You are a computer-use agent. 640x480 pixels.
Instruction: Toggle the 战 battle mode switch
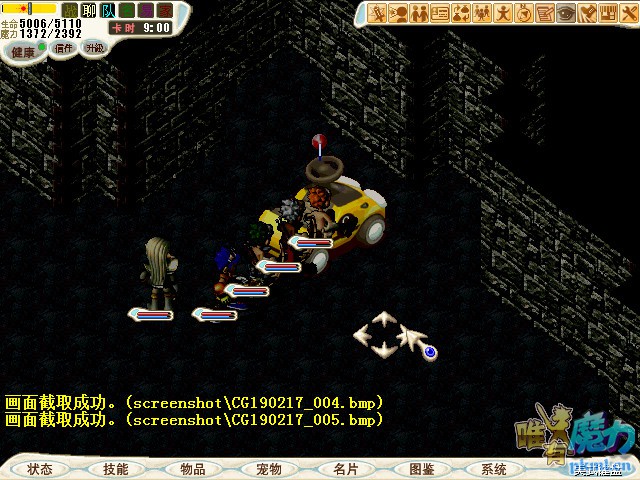(x=70, y=10)
